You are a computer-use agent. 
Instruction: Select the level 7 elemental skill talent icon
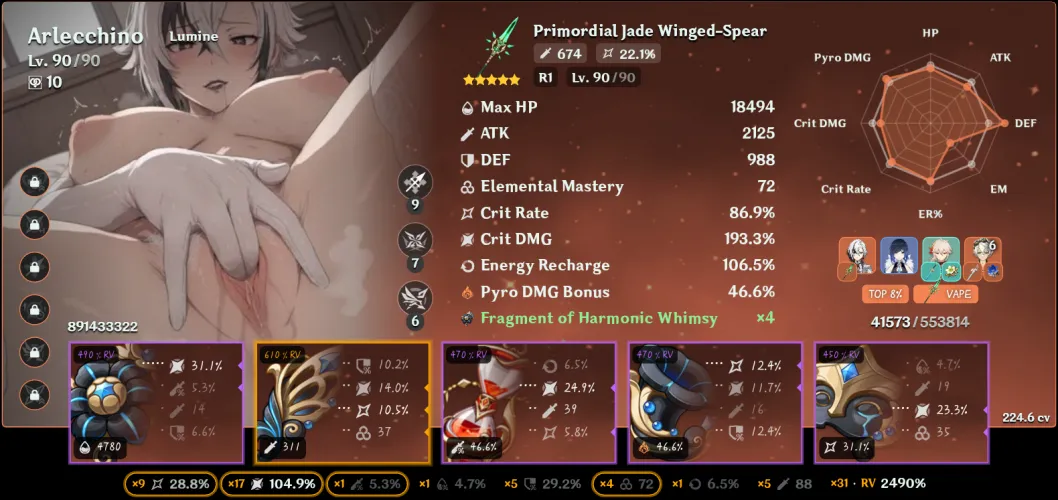[x=415, y=240]
